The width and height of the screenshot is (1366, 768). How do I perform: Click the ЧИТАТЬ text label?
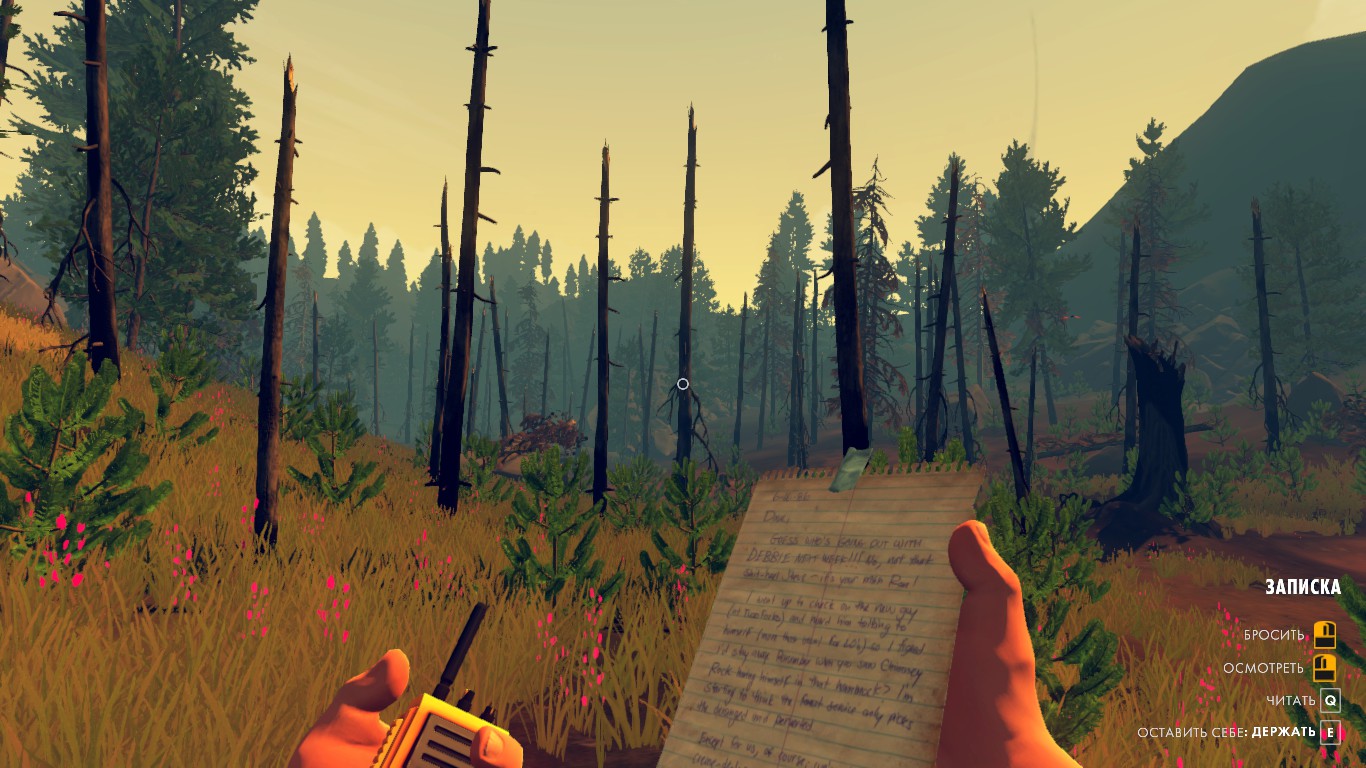coord(1289,700)
